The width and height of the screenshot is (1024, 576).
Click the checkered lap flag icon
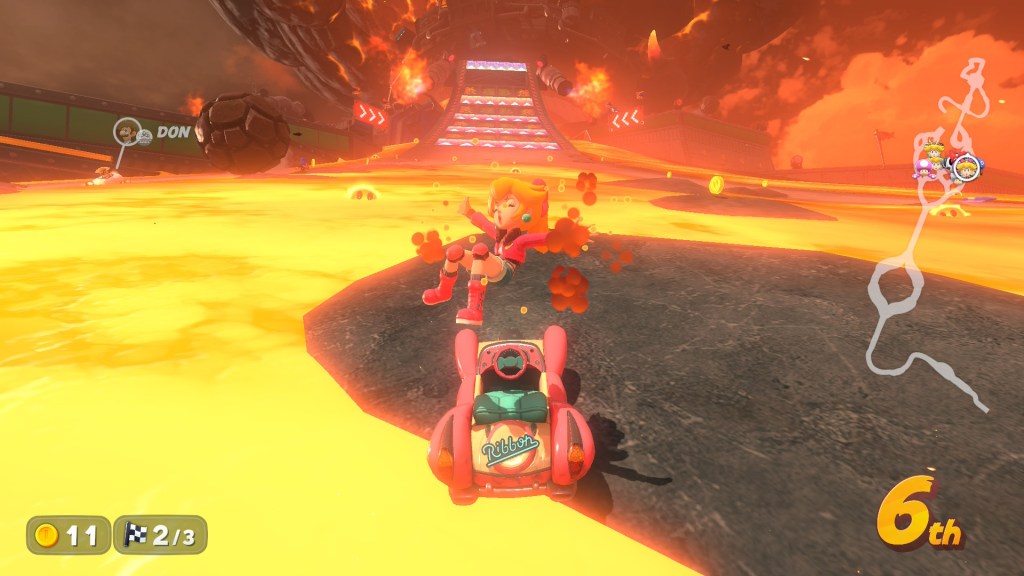[x=135, y=535]
